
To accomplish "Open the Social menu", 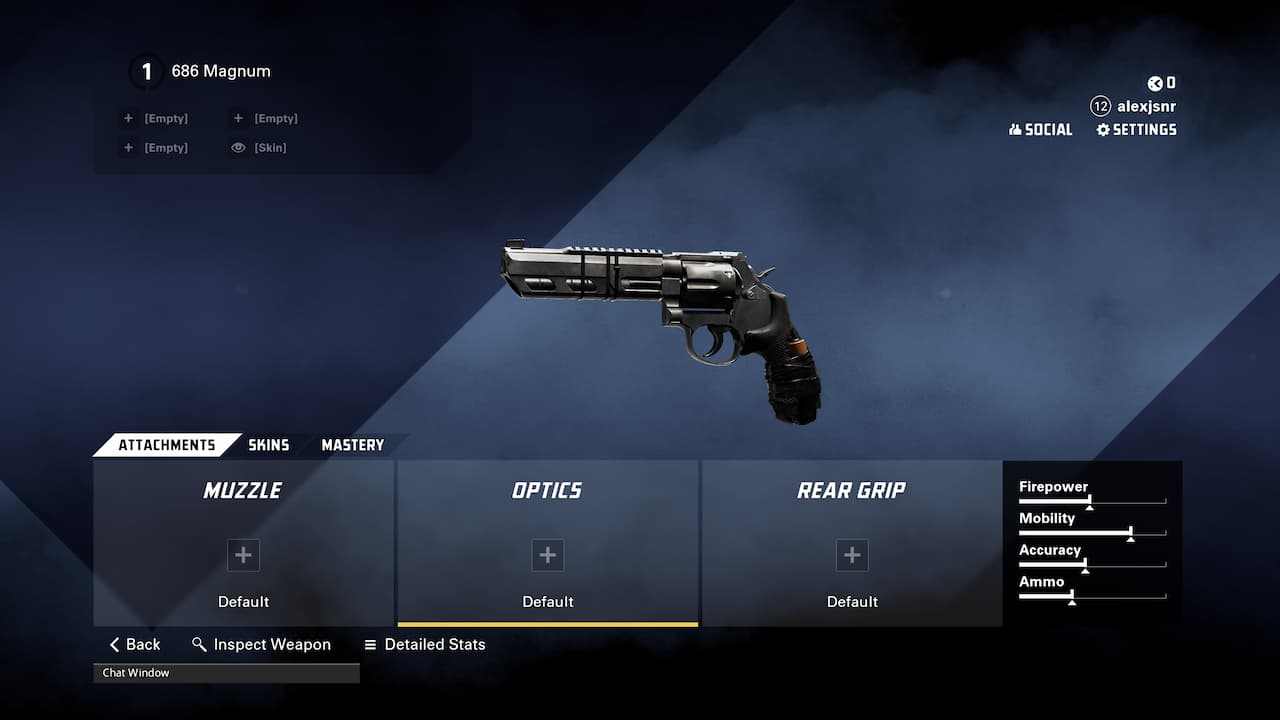I will pos(1040,130).
